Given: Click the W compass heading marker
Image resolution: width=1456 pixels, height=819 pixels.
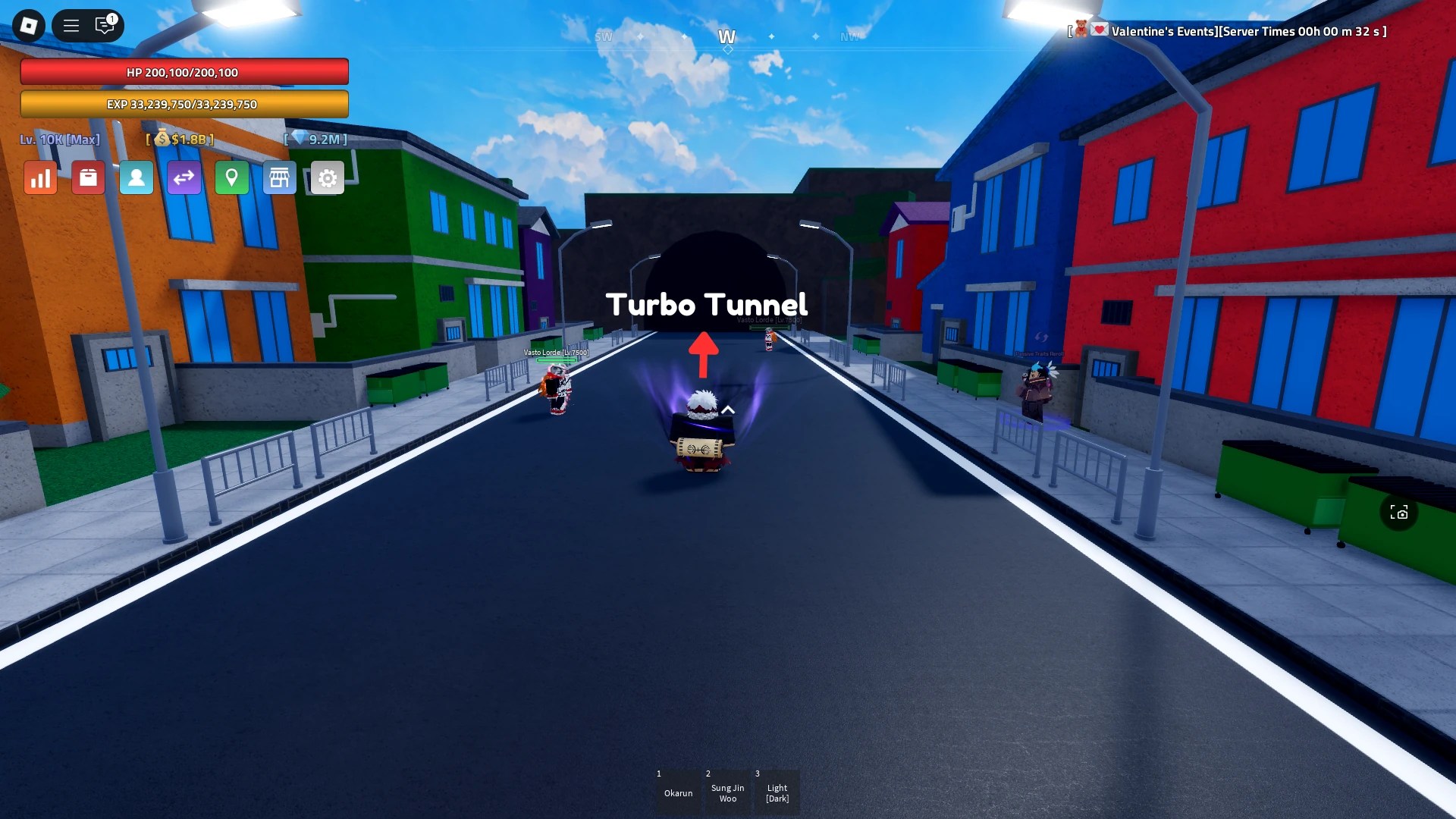Looking at the screenshot, I should 727,36.
